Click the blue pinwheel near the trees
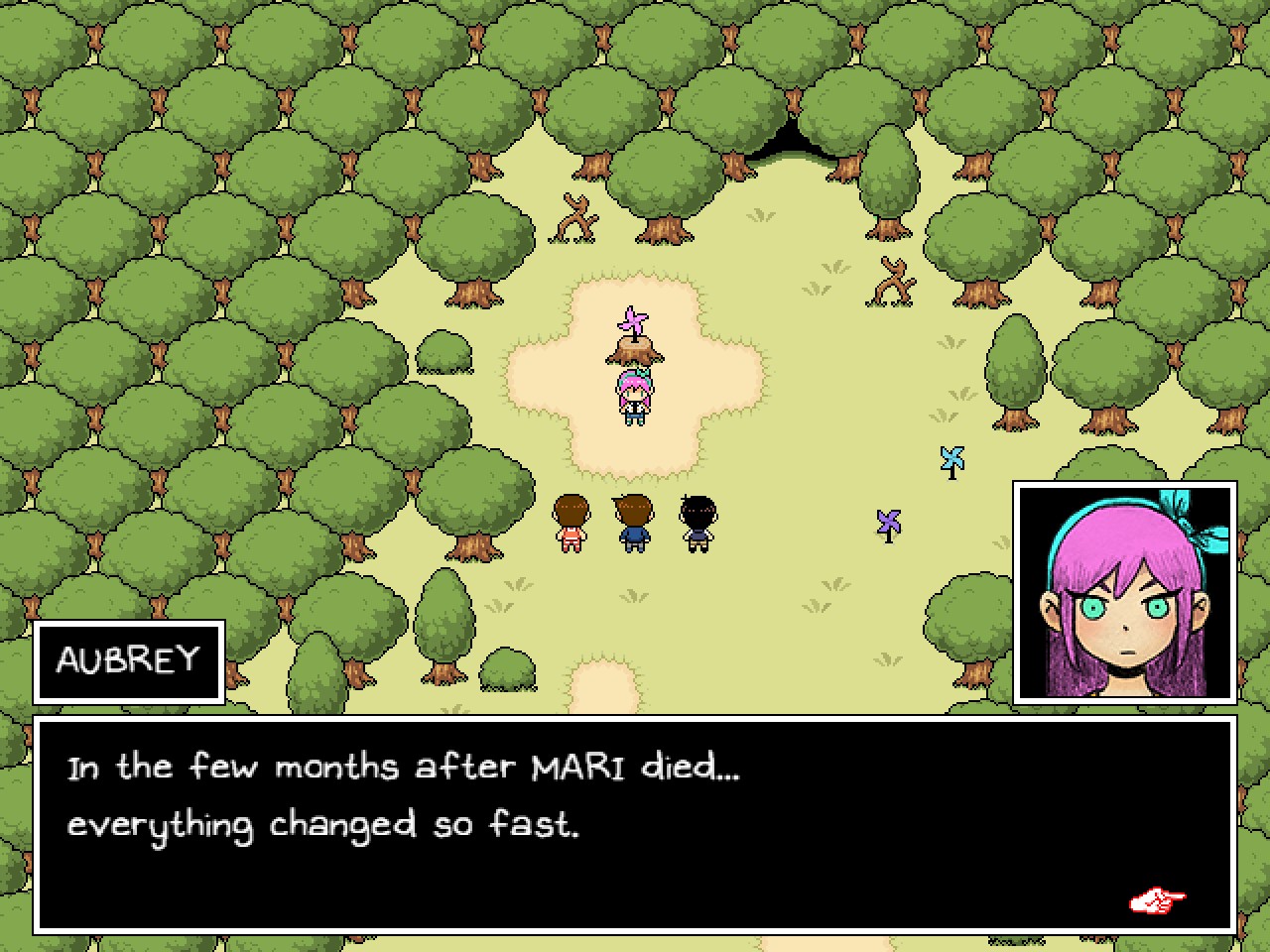 pyautogui.click(x=952, y=456)
